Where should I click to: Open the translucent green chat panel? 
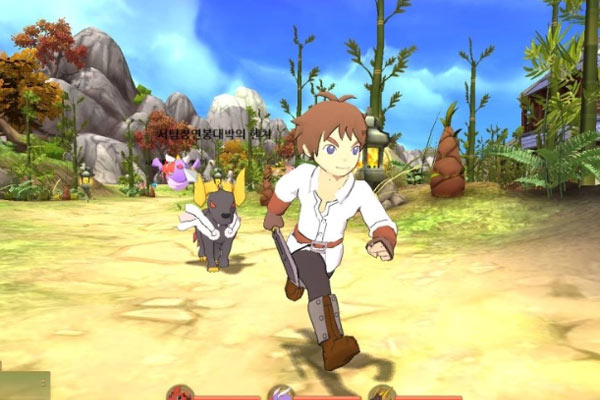tap(24, 386)
